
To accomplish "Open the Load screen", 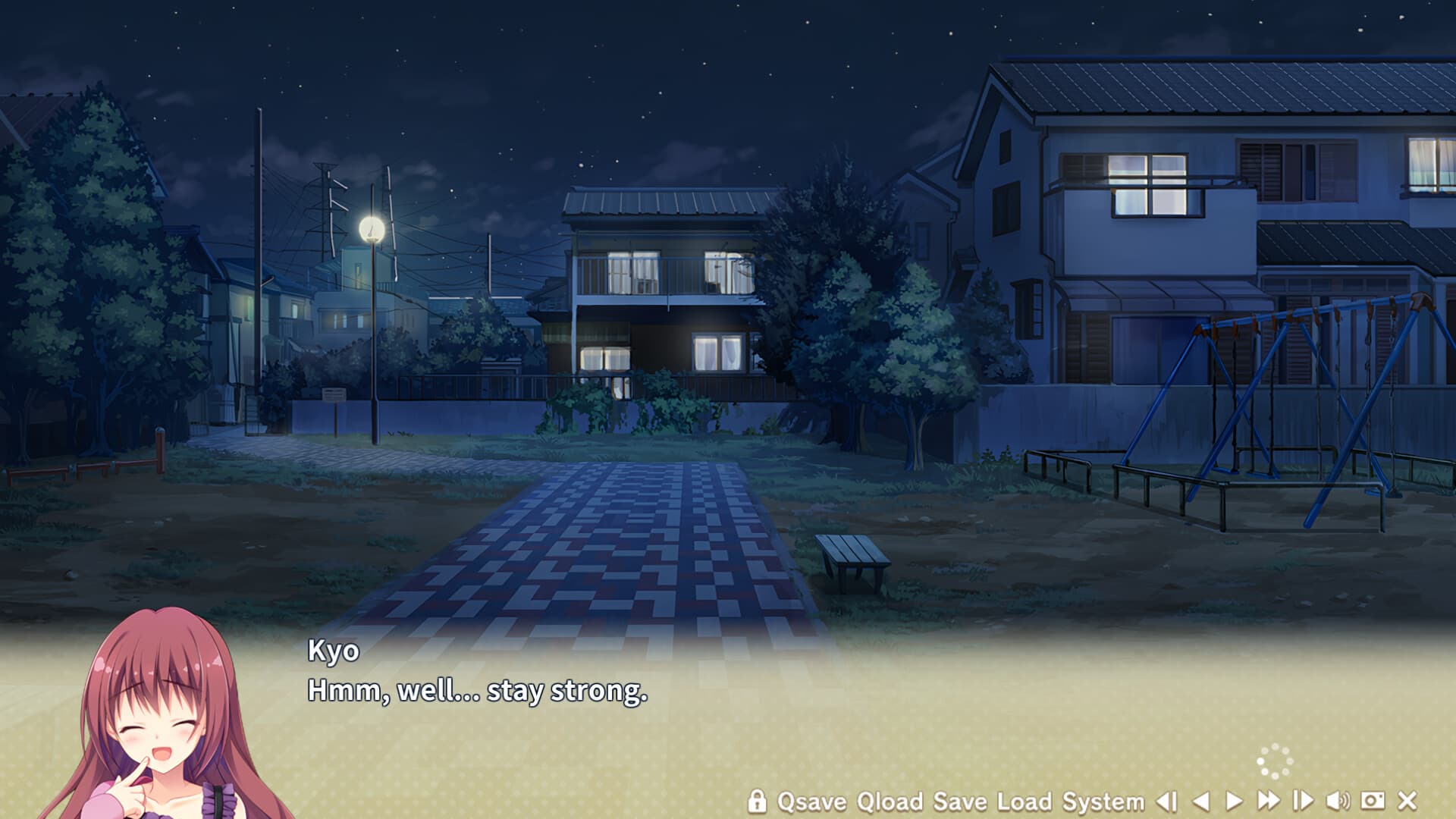I will 1025,799.
